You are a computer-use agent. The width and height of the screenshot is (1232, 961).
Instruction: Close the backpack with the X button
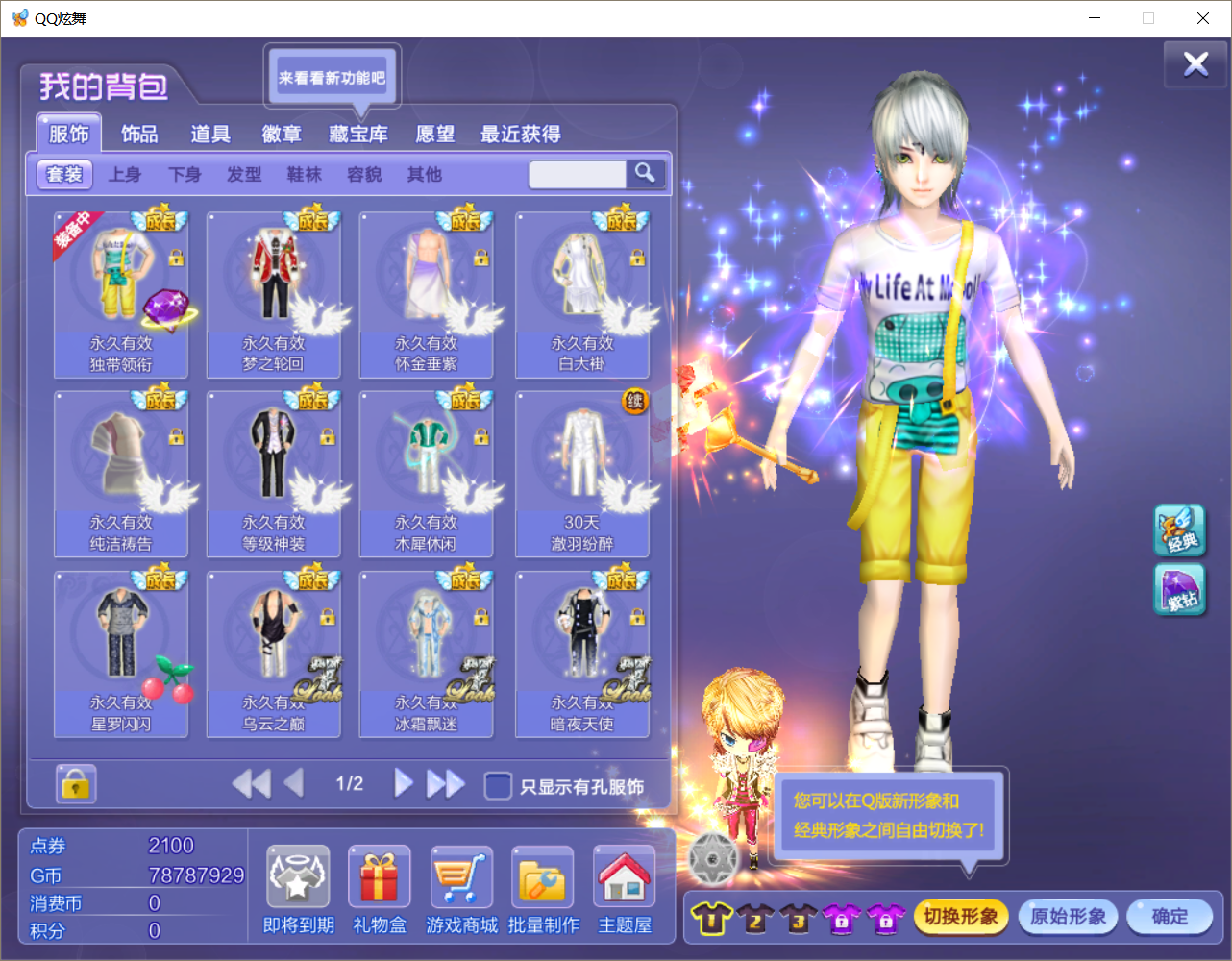[1195, 64]
